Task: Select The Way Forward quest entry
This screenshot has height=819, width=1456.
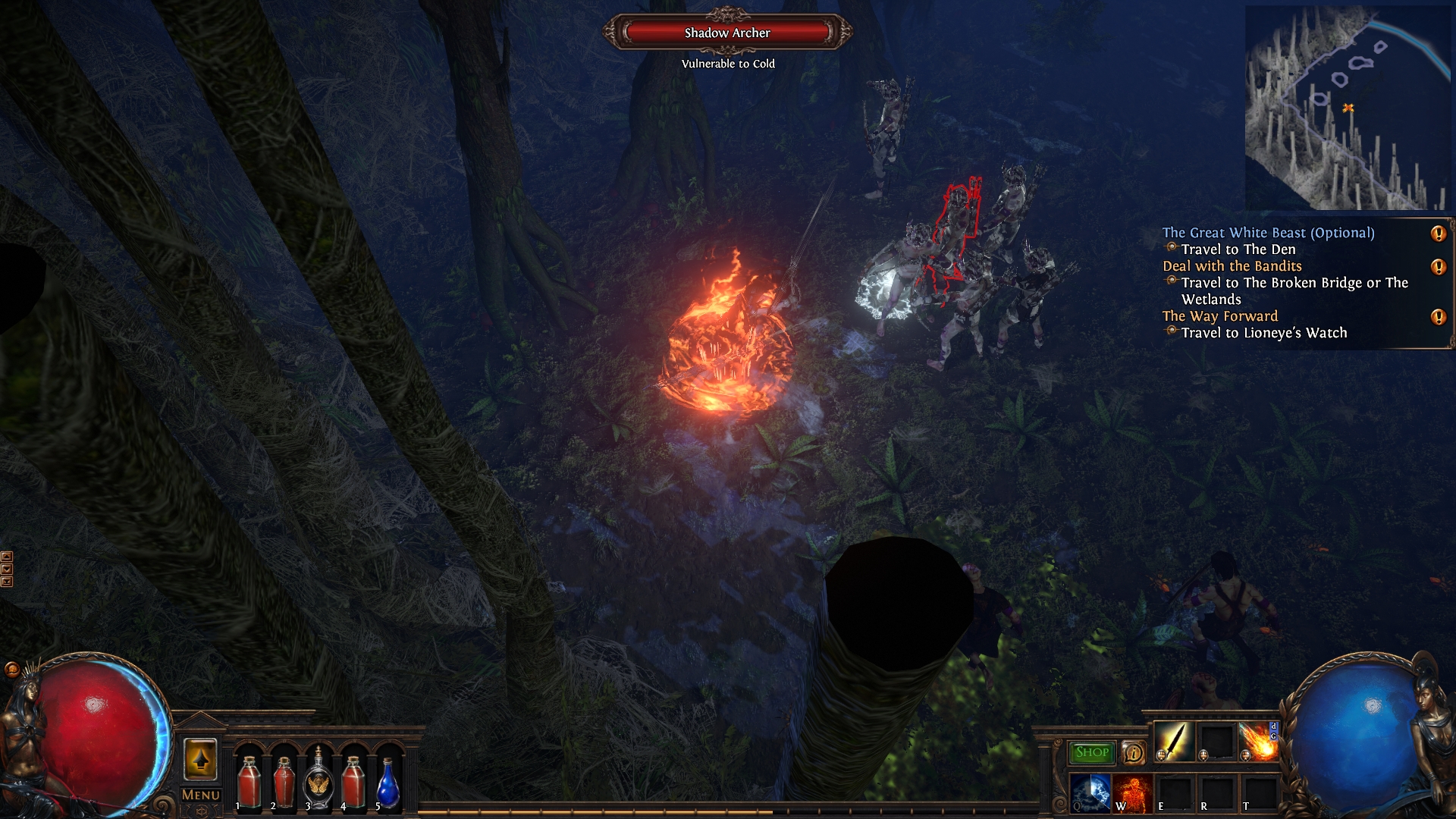Action: 1219,316
